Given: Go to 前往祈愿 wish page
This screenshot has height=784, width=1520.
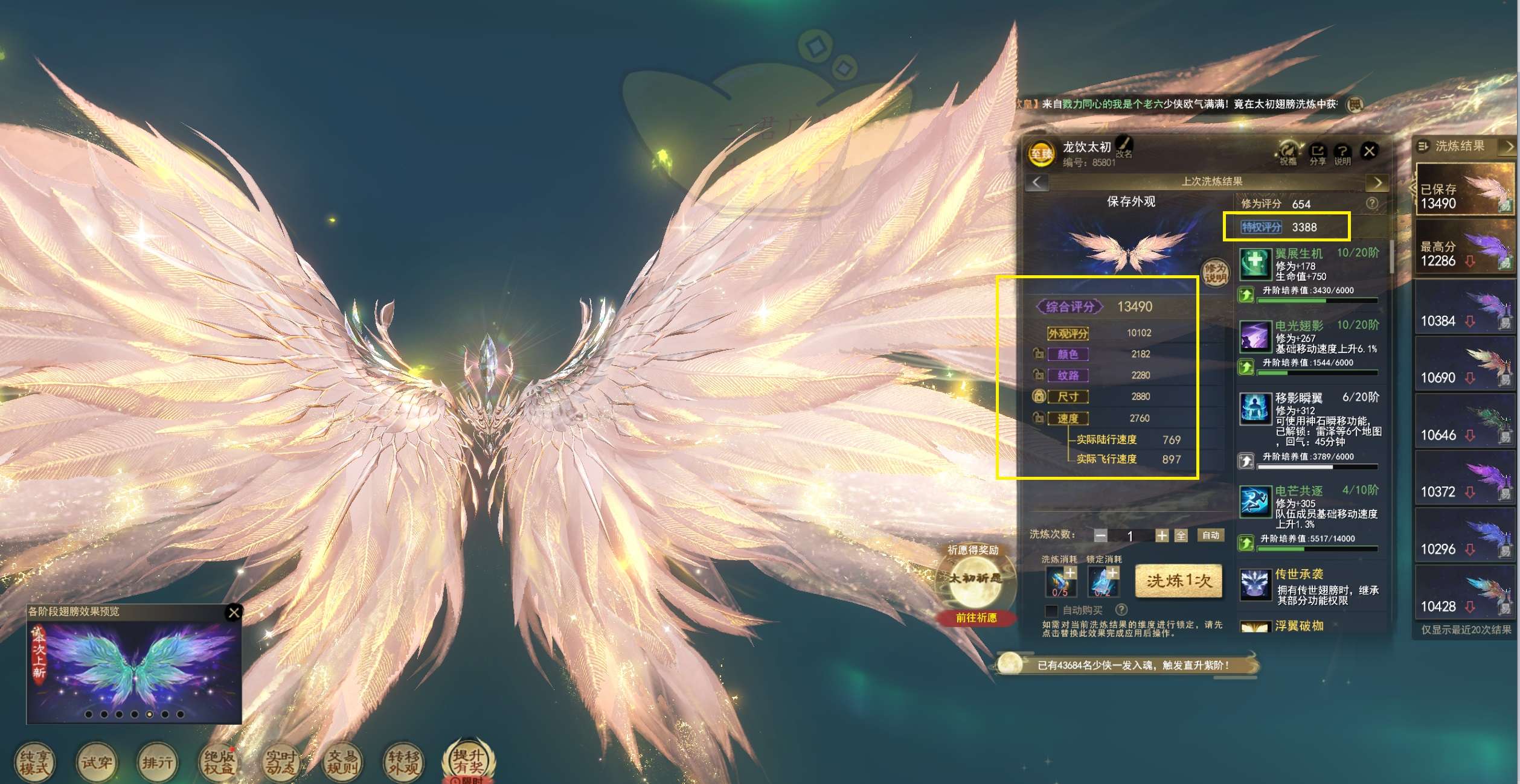Looking at the screenshot, I should (976, 618).
